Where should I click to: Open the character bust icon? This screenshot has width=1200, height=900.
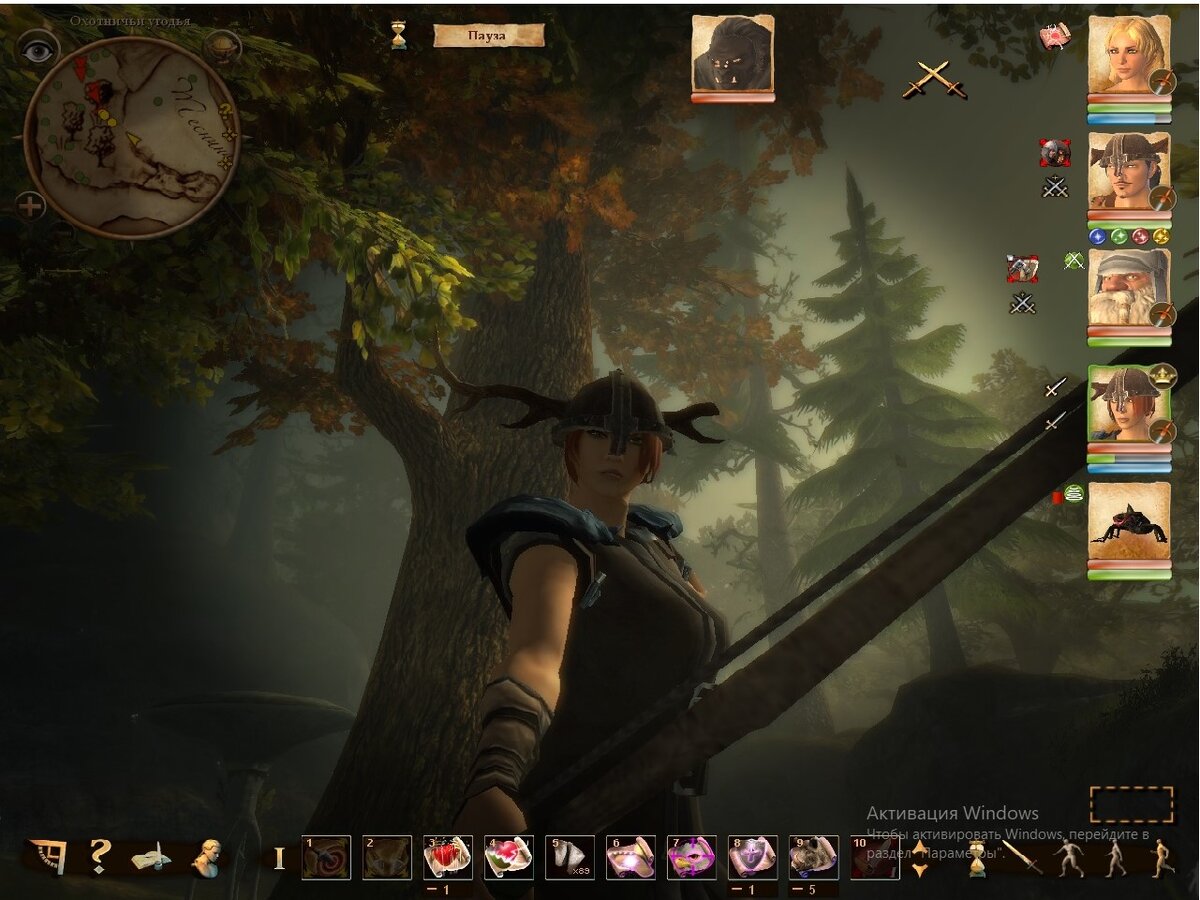(x=207, y=857)
